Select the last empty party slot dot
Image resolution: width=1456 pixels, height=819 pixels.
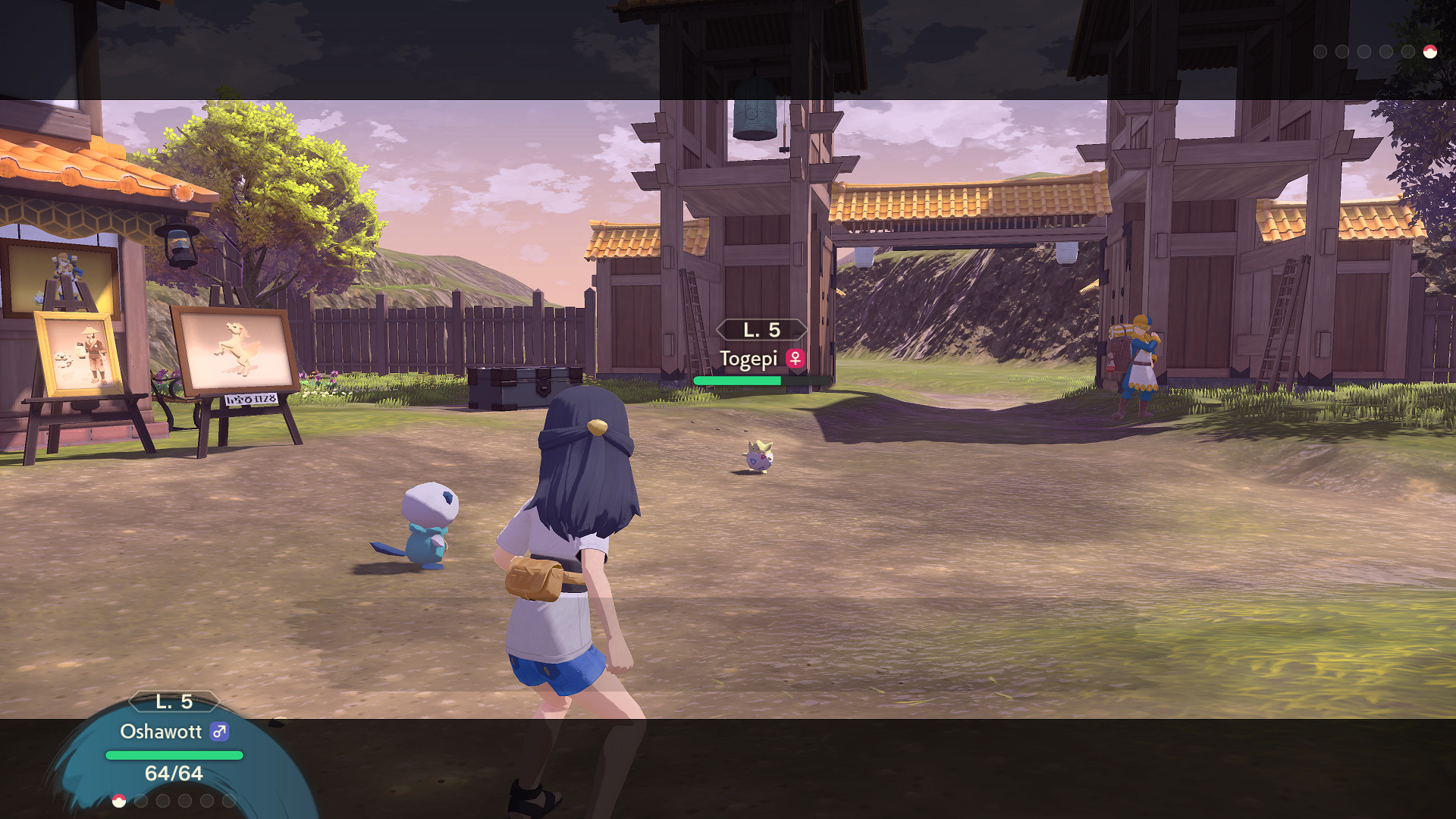(229, 801)
